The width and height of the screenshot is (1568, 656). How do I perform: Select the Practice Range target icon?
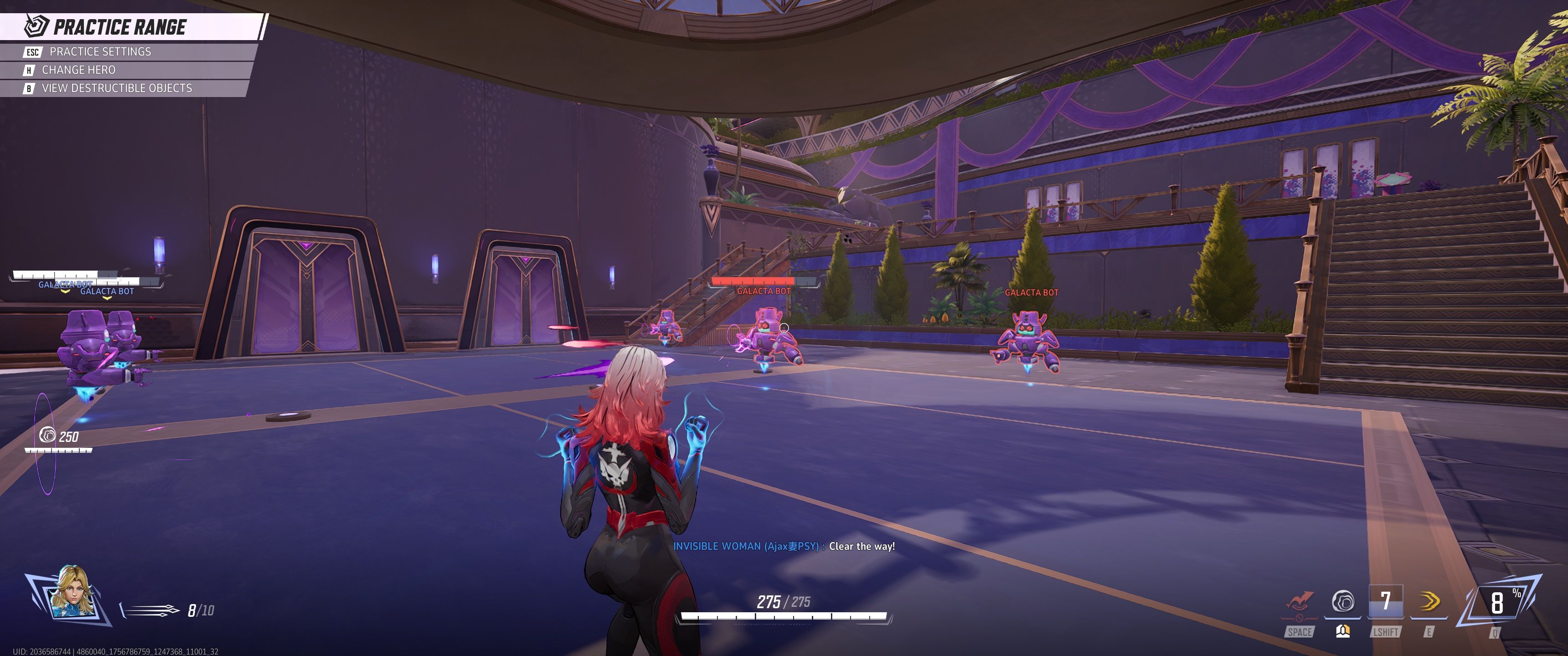point(36,27)
